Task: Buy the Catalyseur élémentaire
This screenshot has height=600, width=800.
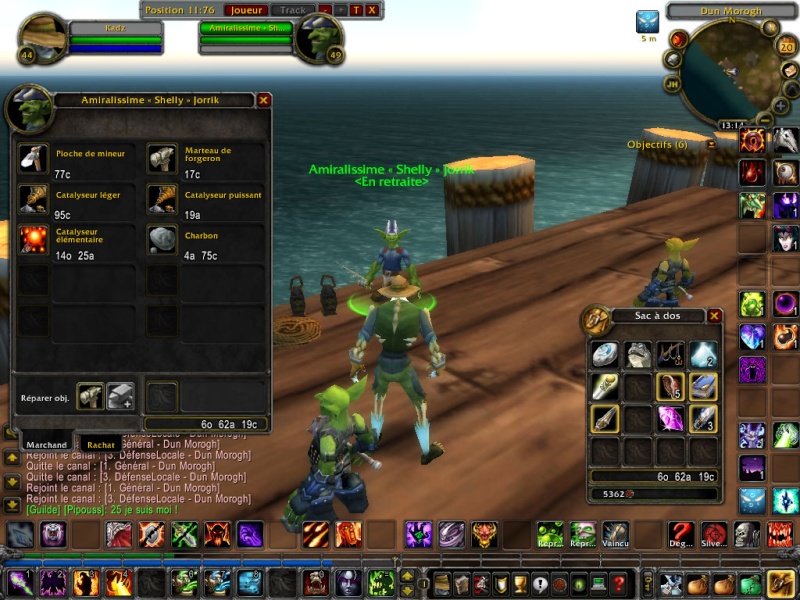Action: [x=33, y=239]
